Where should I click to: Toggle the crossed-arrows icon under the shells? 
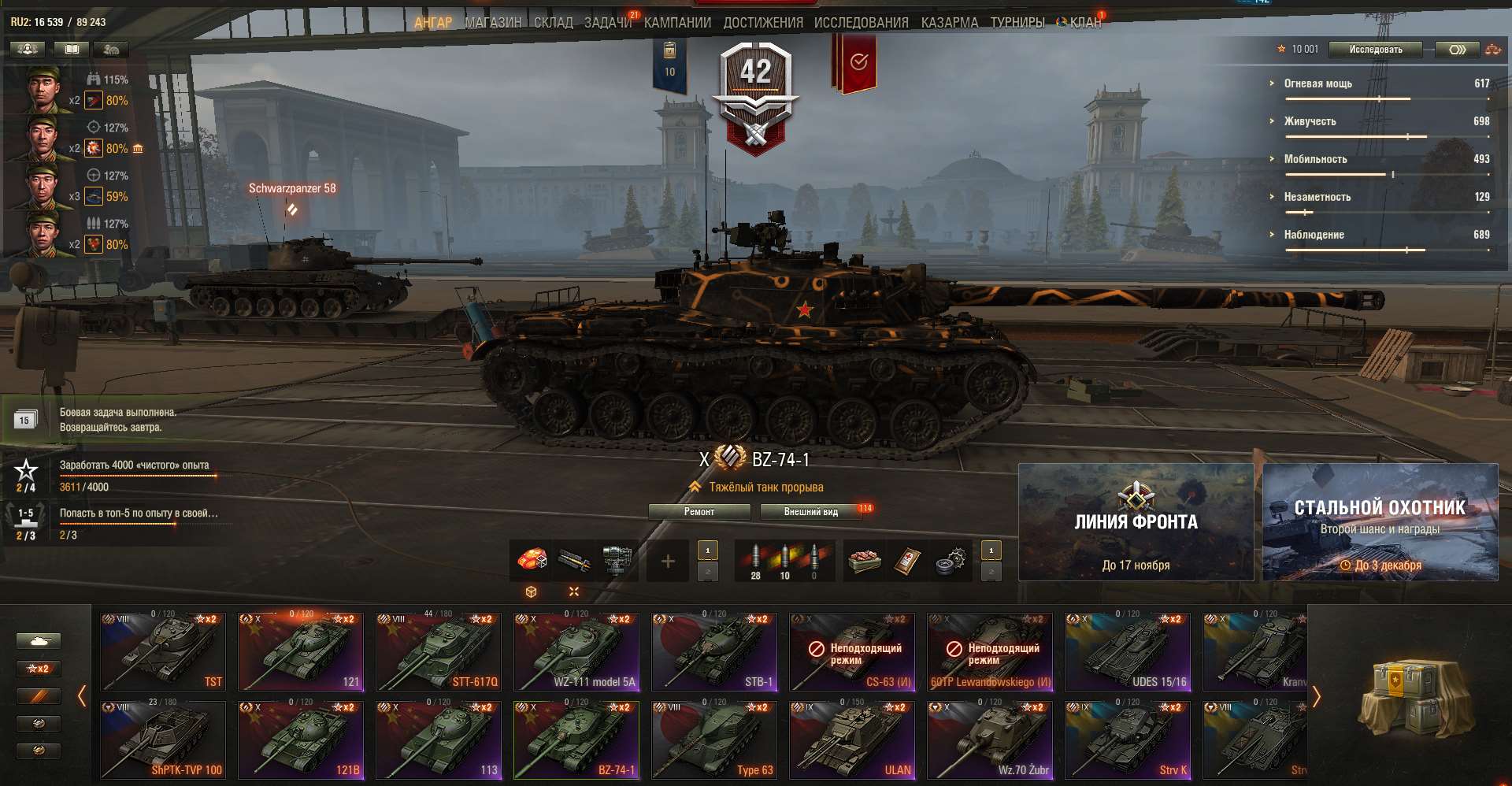[573, 591]
